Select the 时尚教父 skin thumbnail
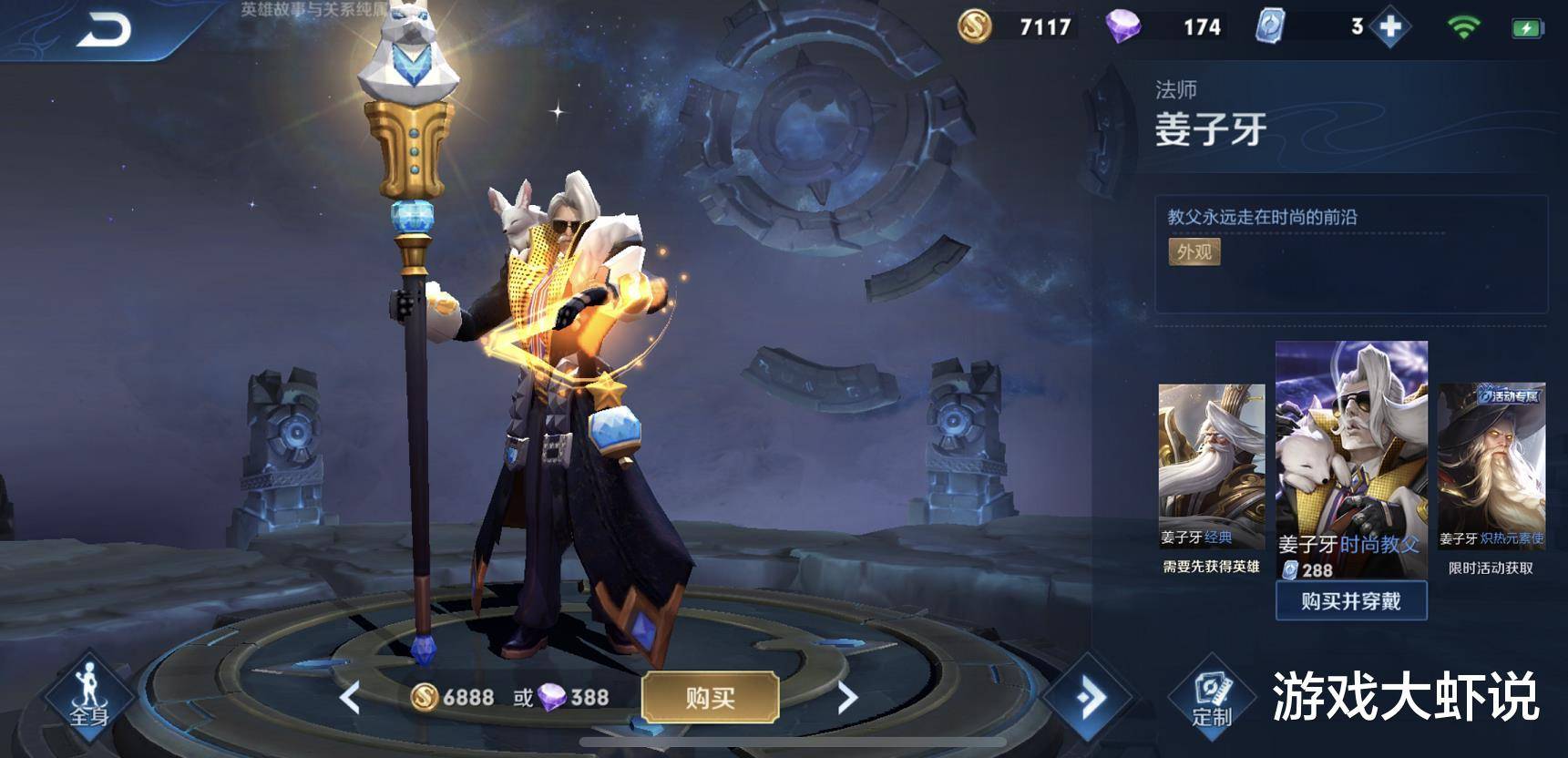1568x758 pixels. click(1350, 456)
